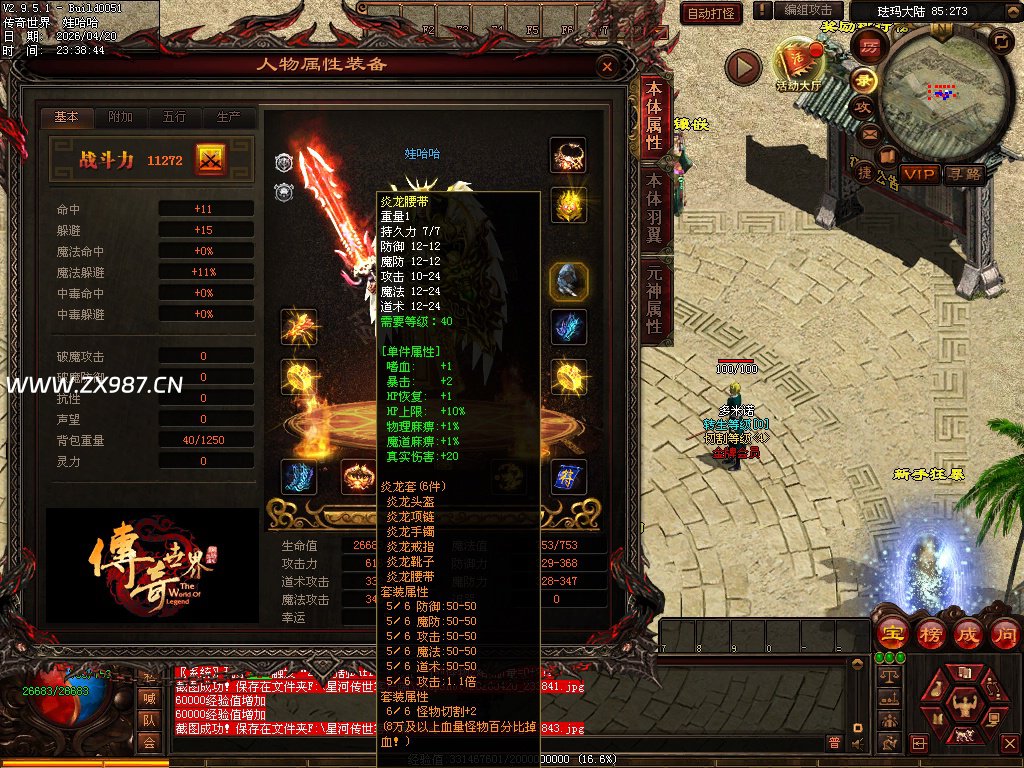Toggle 自动打怪 auto-fight

[712, 13]
